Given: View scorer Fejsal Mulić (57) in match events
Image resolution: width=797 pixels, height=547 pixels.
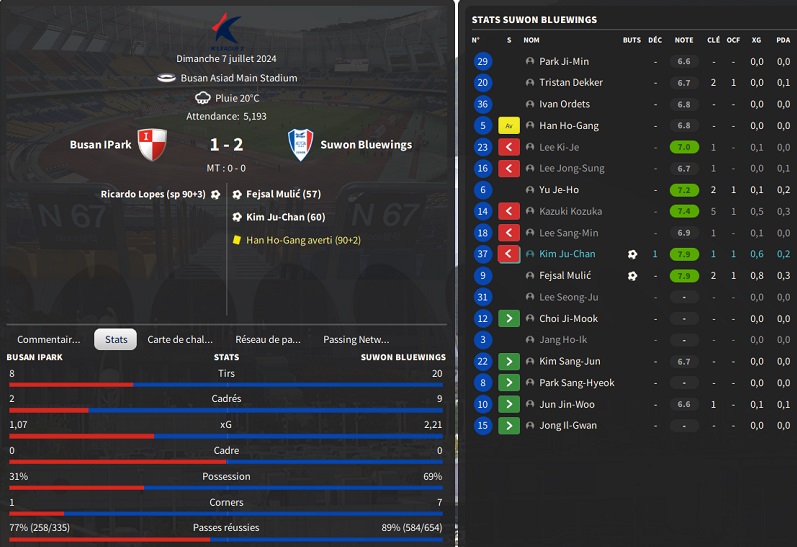Looking at the screenshot, I should pyautogui.click(x=283, y=194).
